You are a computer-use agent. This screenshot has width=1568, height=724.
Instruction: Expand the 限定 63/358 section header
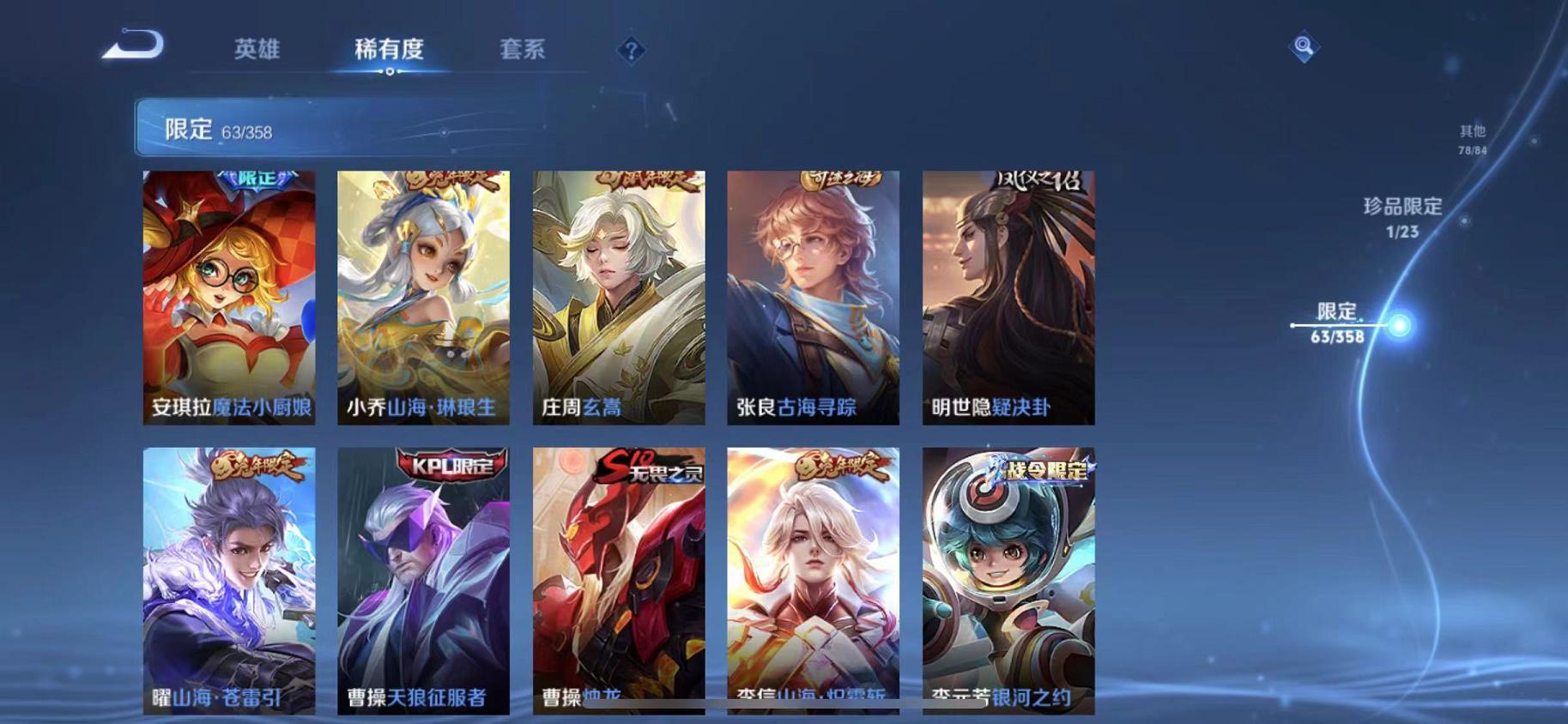343,128
